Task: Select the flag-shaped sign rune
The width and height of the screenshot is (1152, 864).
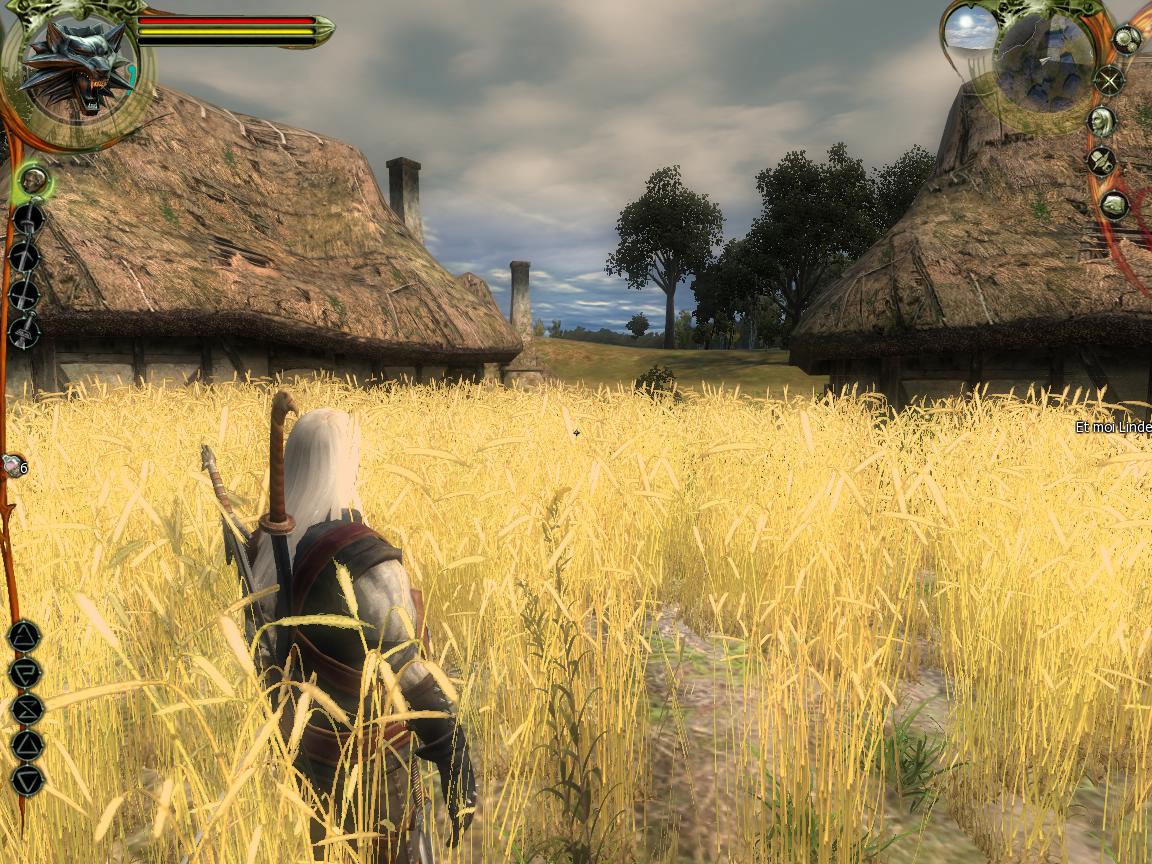Action: click(x=25, y=673)
